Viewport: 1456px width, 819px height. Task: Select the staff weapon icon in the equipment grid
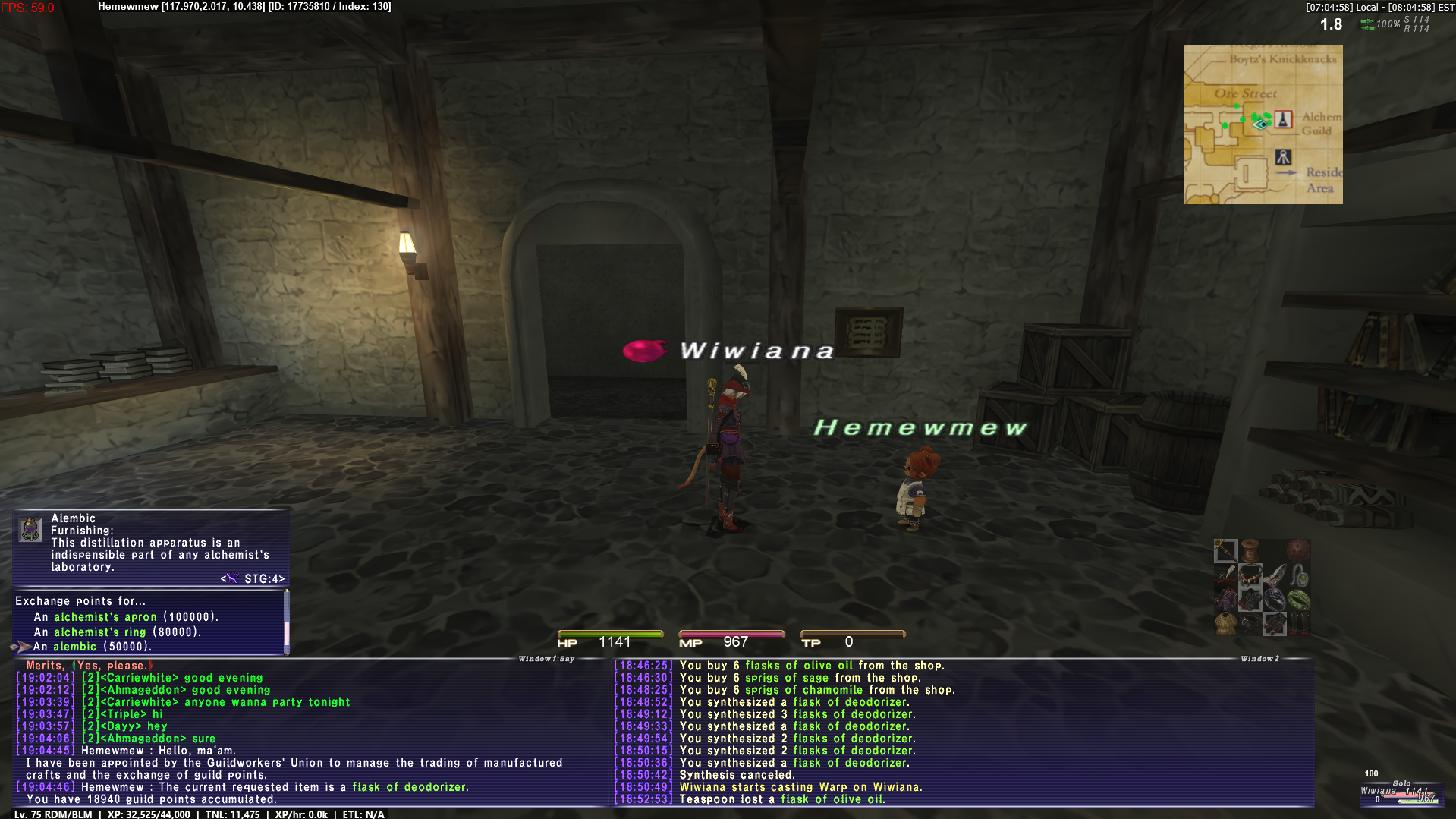[x=1225, y=551]
